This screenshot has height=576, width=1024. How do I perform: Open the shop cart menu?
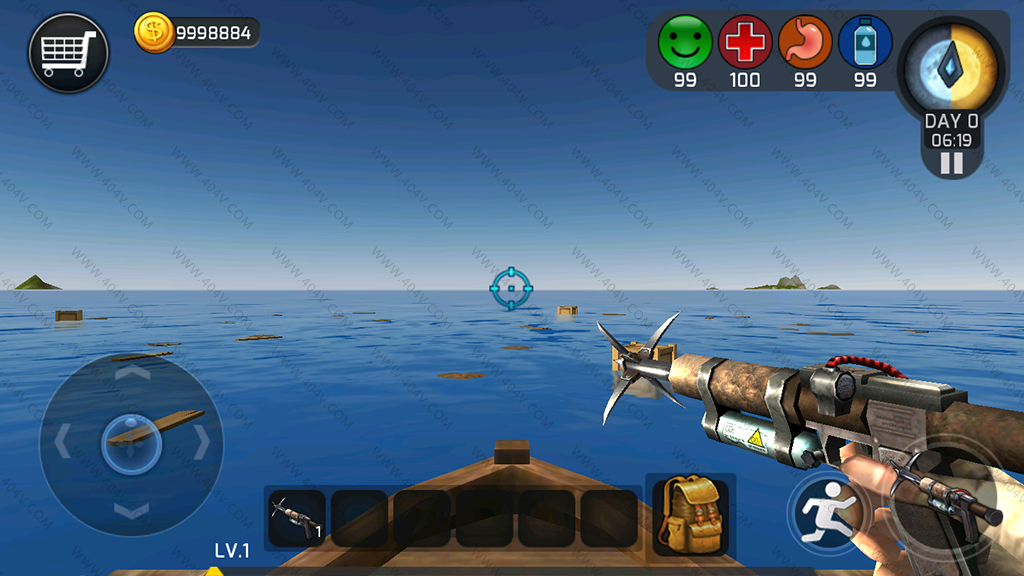point(68,53)
